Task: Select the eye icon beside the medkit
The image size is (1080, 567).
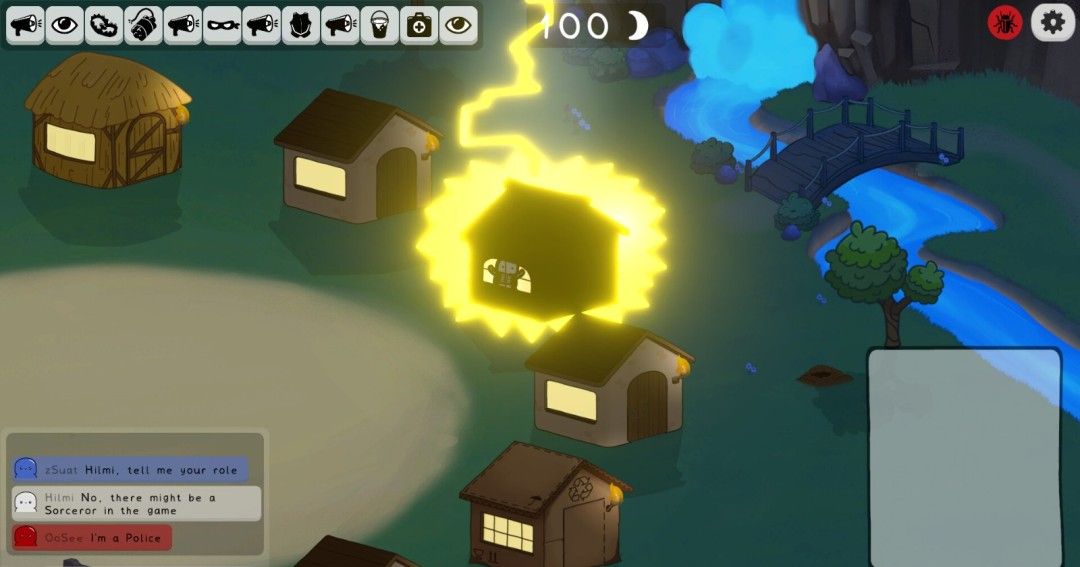Action: [458, 25]
